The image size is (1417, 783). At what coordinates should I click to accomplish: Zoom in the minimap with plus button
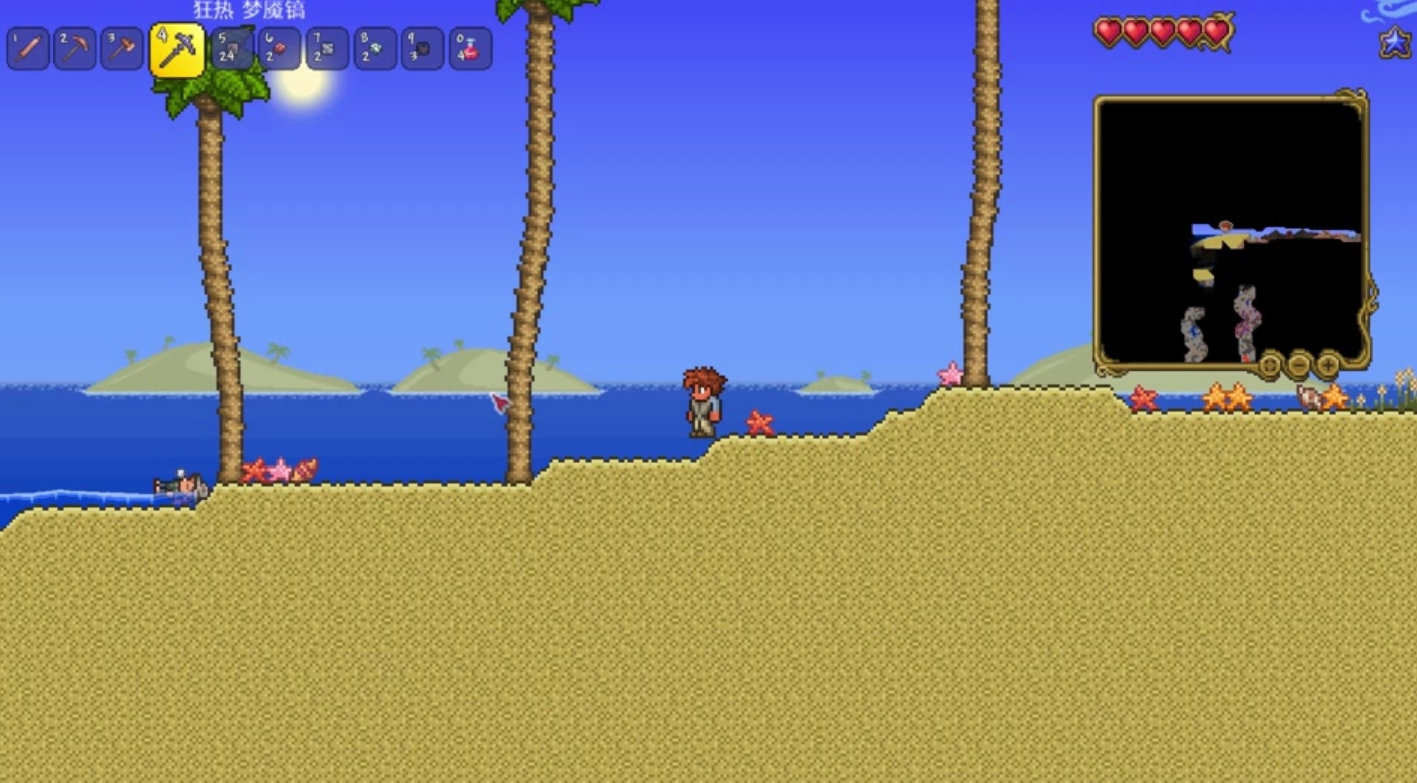click(1328, 364)
